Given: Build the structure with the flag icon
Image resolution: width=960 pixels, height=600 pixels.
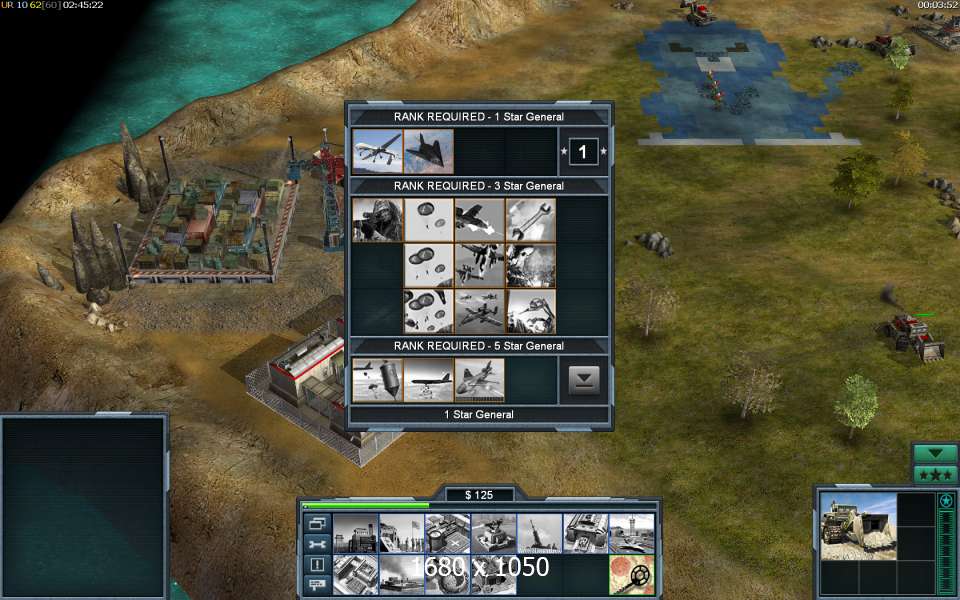Looking at the screenshot, I should [x=402, y=533].
